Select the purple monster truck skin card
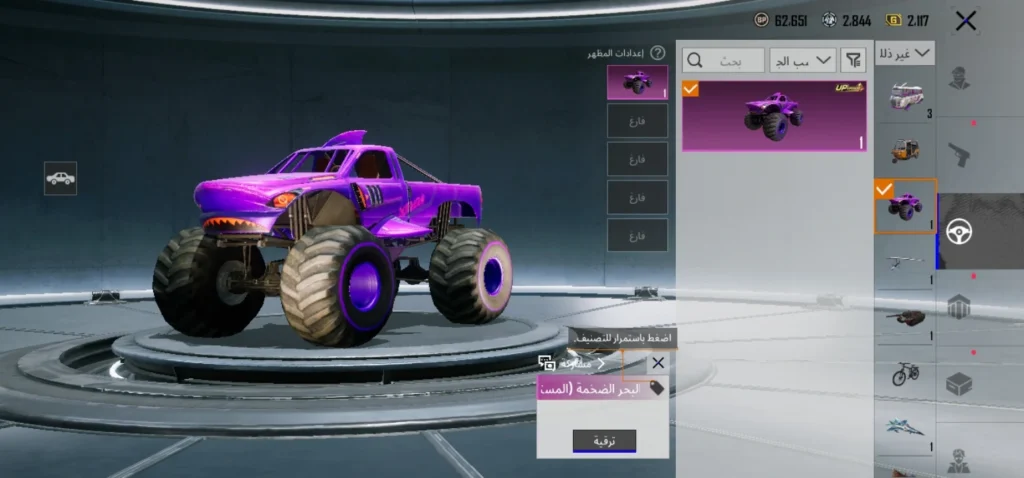Viewport: 1024px width, 478px height. (x=774, y=116)
